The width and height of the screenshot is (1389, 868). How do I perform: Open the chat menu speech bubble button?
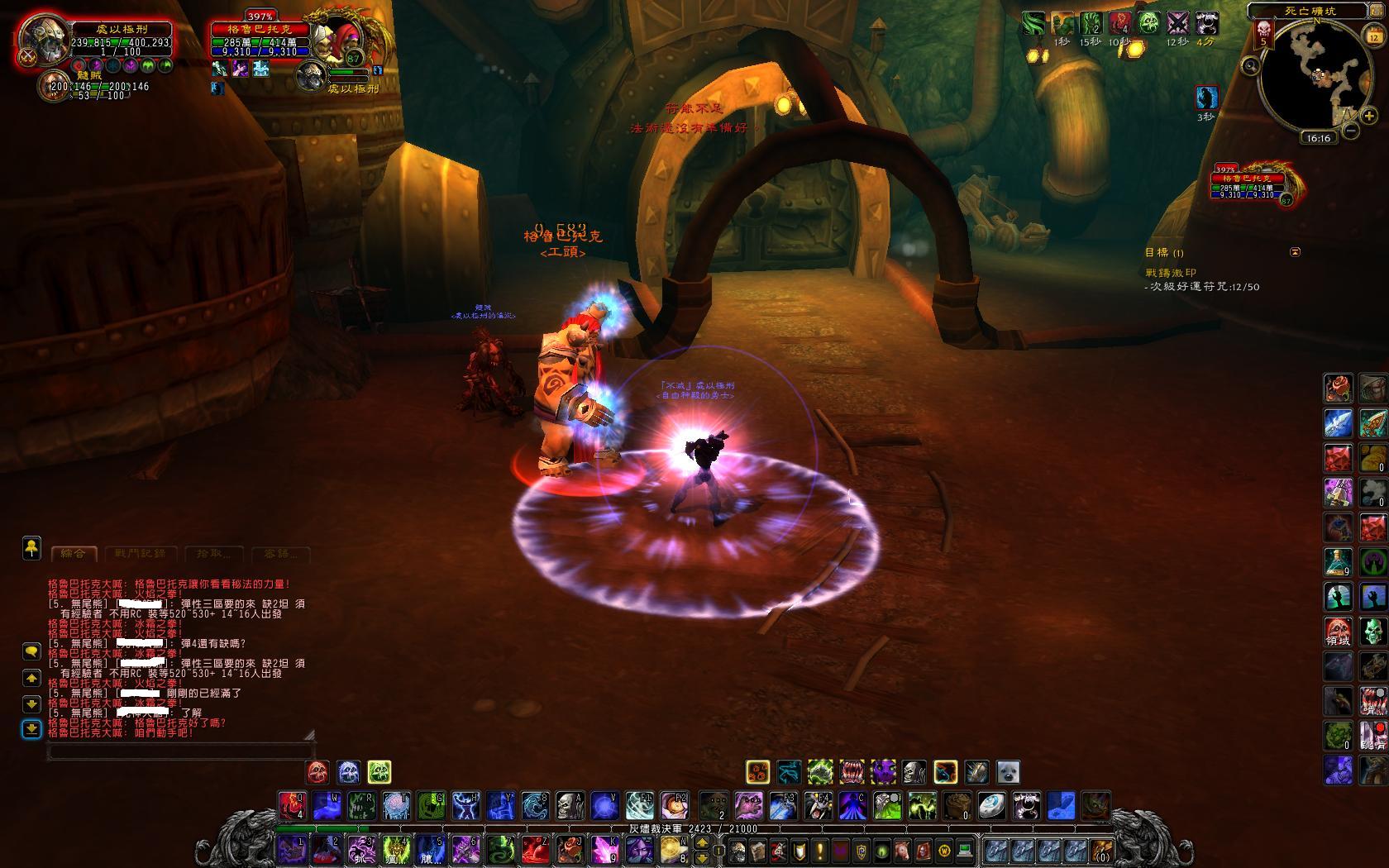click(31, 651)
